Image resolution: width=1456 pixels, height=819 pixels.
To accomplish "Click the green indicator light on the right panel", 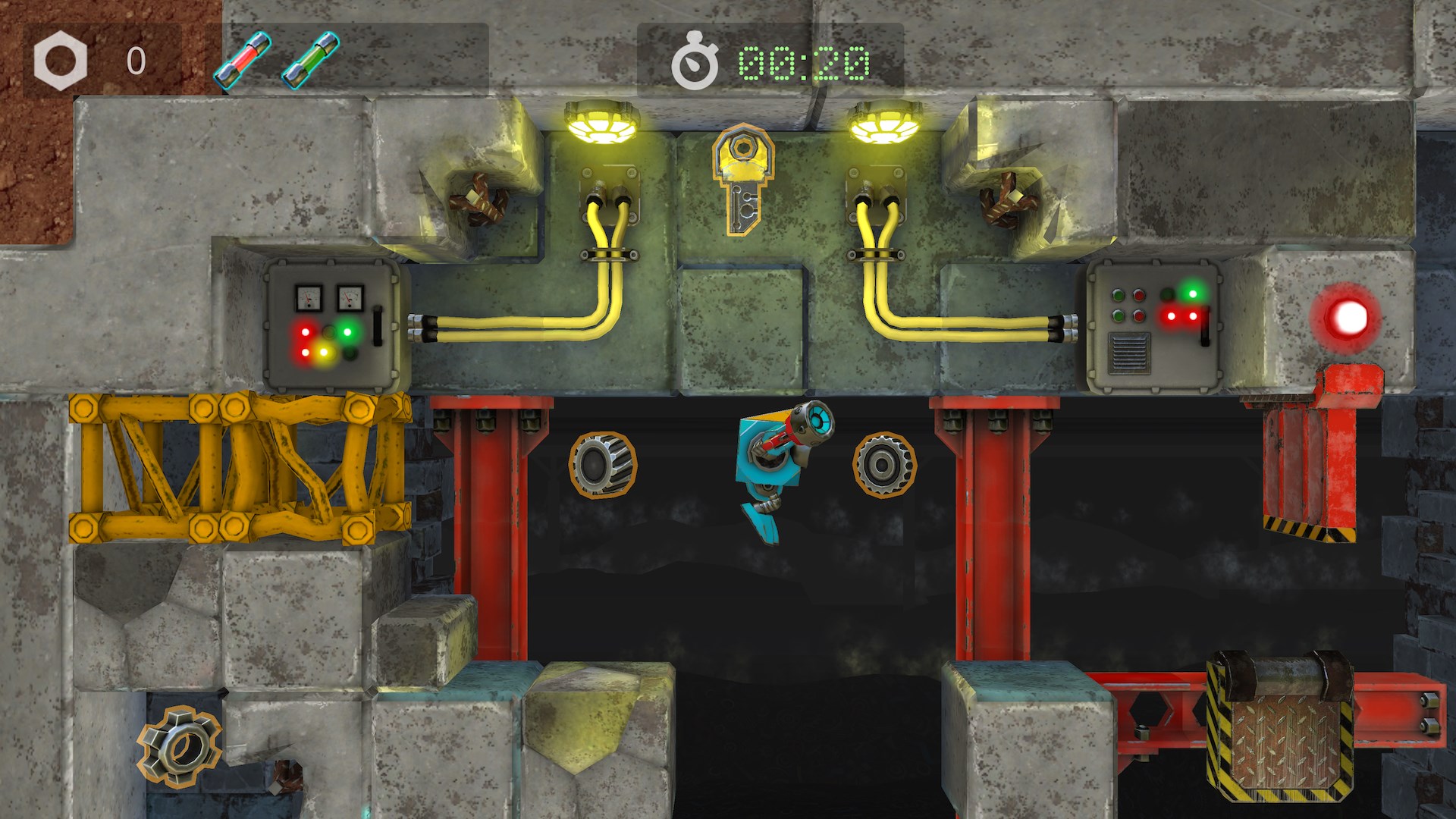I will [1193, 294].
